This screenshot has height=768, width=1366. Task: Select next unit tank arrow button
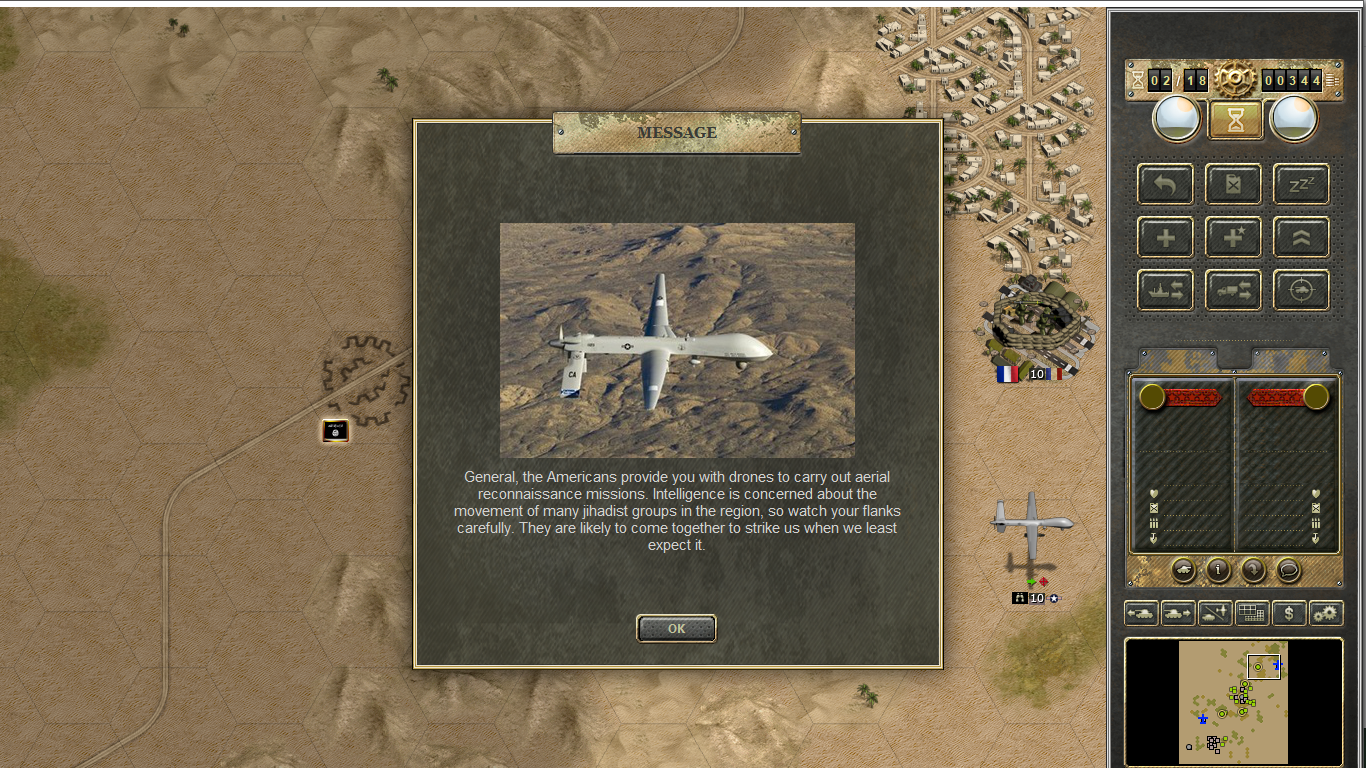tap(1178, 613)
